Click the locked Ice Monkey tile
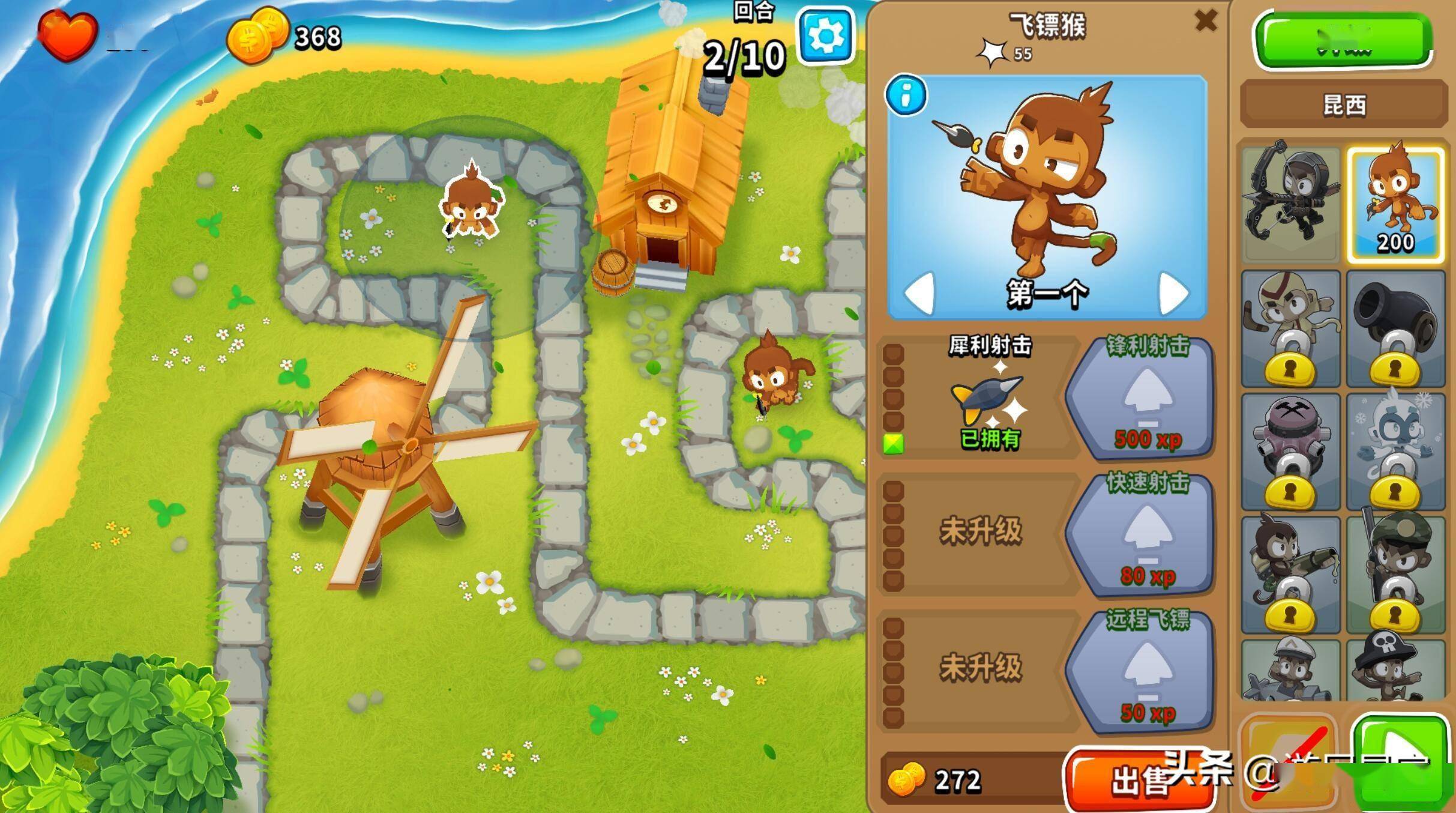 click(x=1395, y=452)
